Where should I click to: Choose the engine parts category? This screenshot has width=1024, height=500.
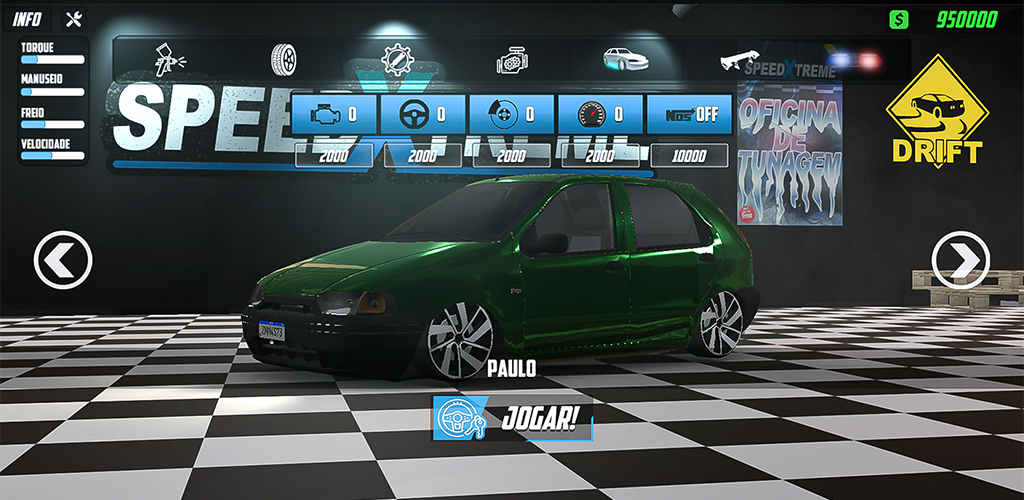[x=512, y=61]
